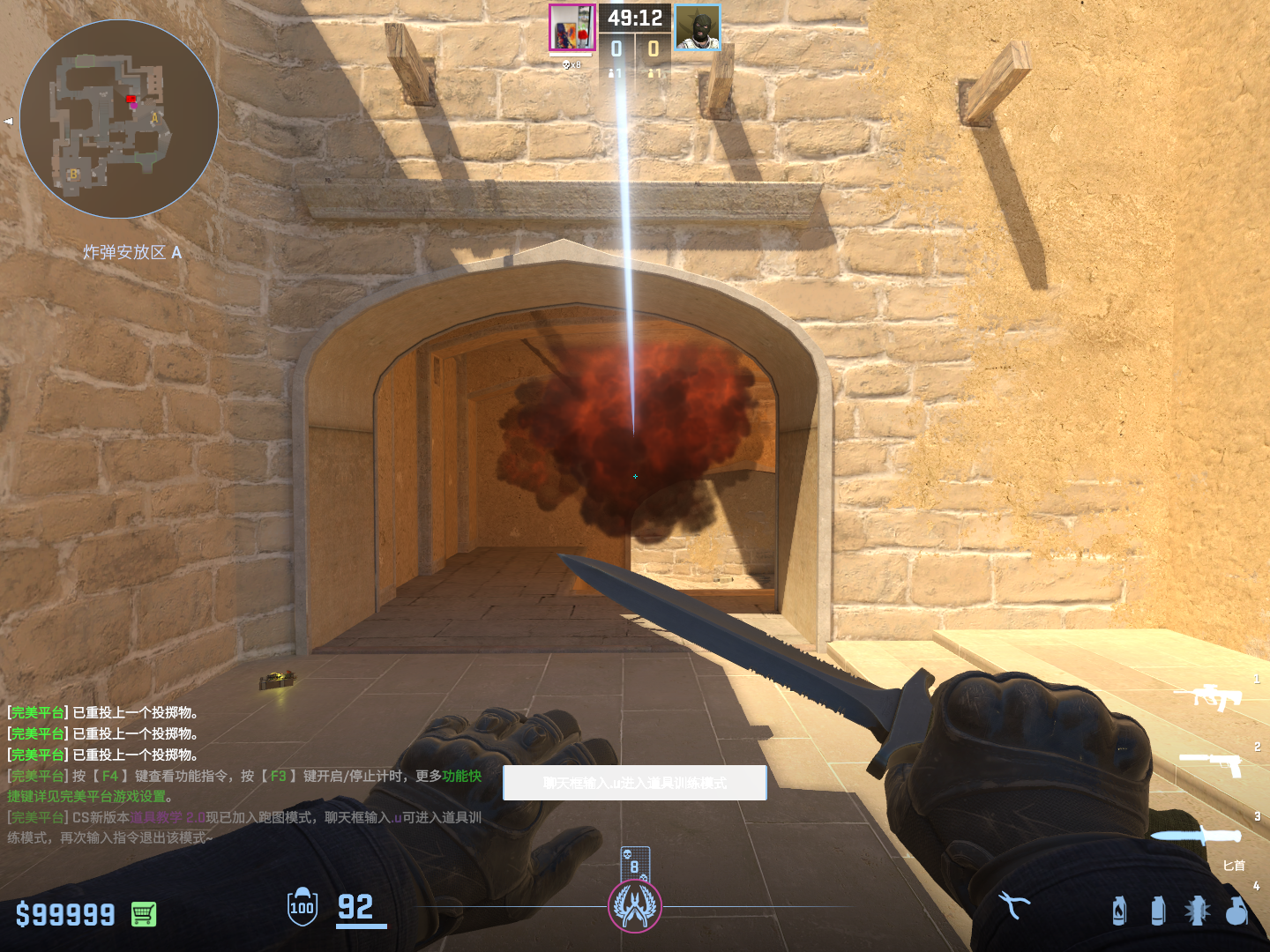Switch to the rifle in slot 1
1270x952 pixels.
coord(1208,697)
